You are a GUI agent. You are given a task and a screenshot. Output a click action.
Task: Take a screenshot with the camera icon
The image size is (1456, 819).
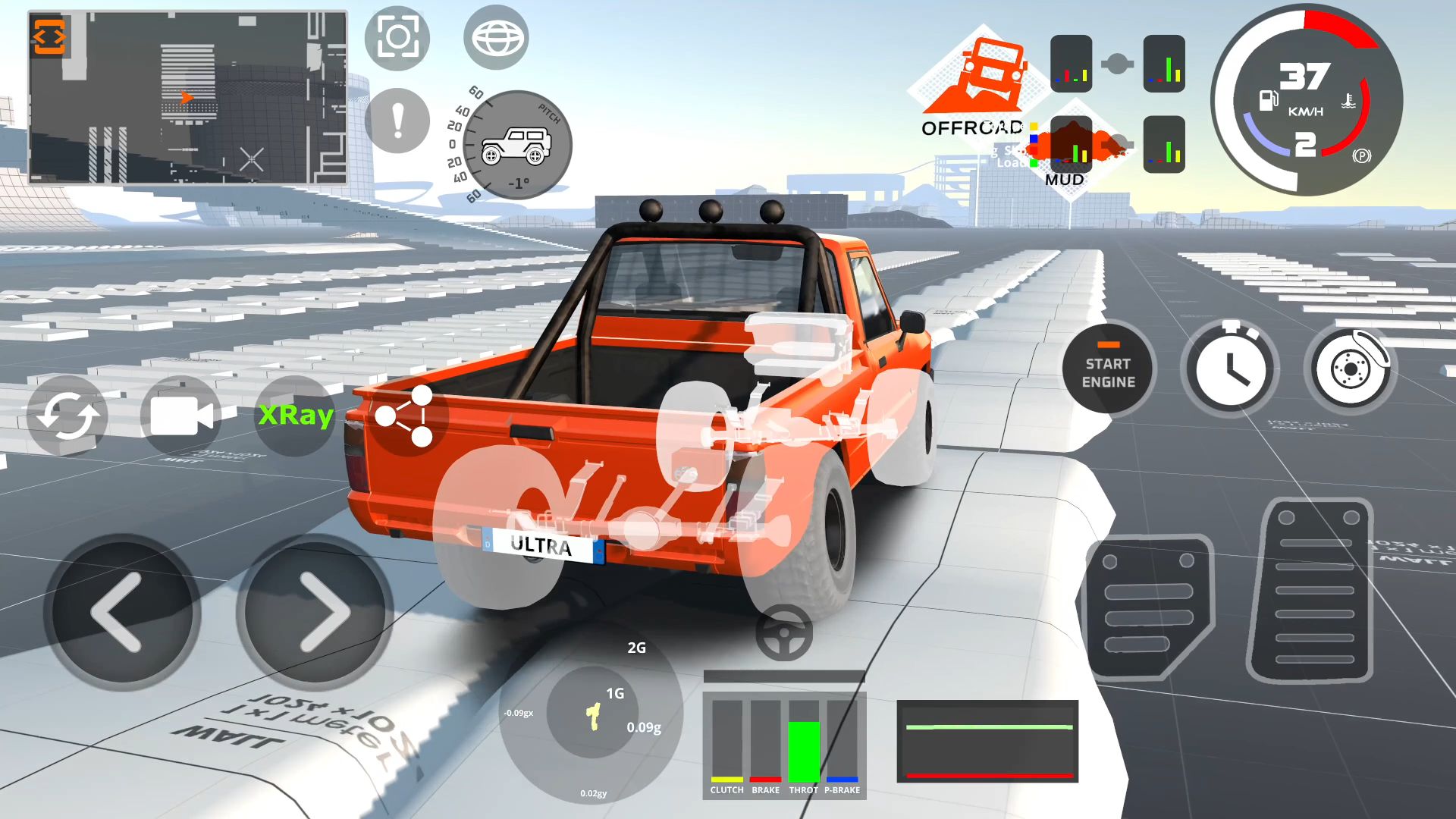[397, 36]
